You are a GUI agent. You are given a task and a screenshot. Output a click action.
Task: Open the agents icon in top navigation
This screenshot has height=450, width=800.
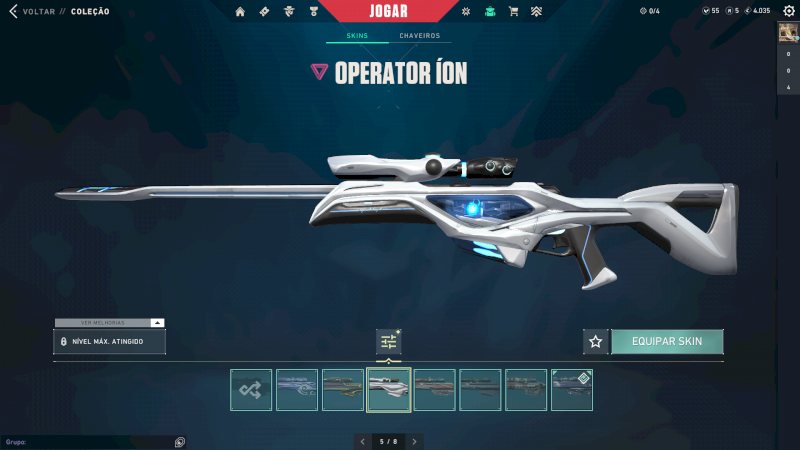[x=289, y=12]
